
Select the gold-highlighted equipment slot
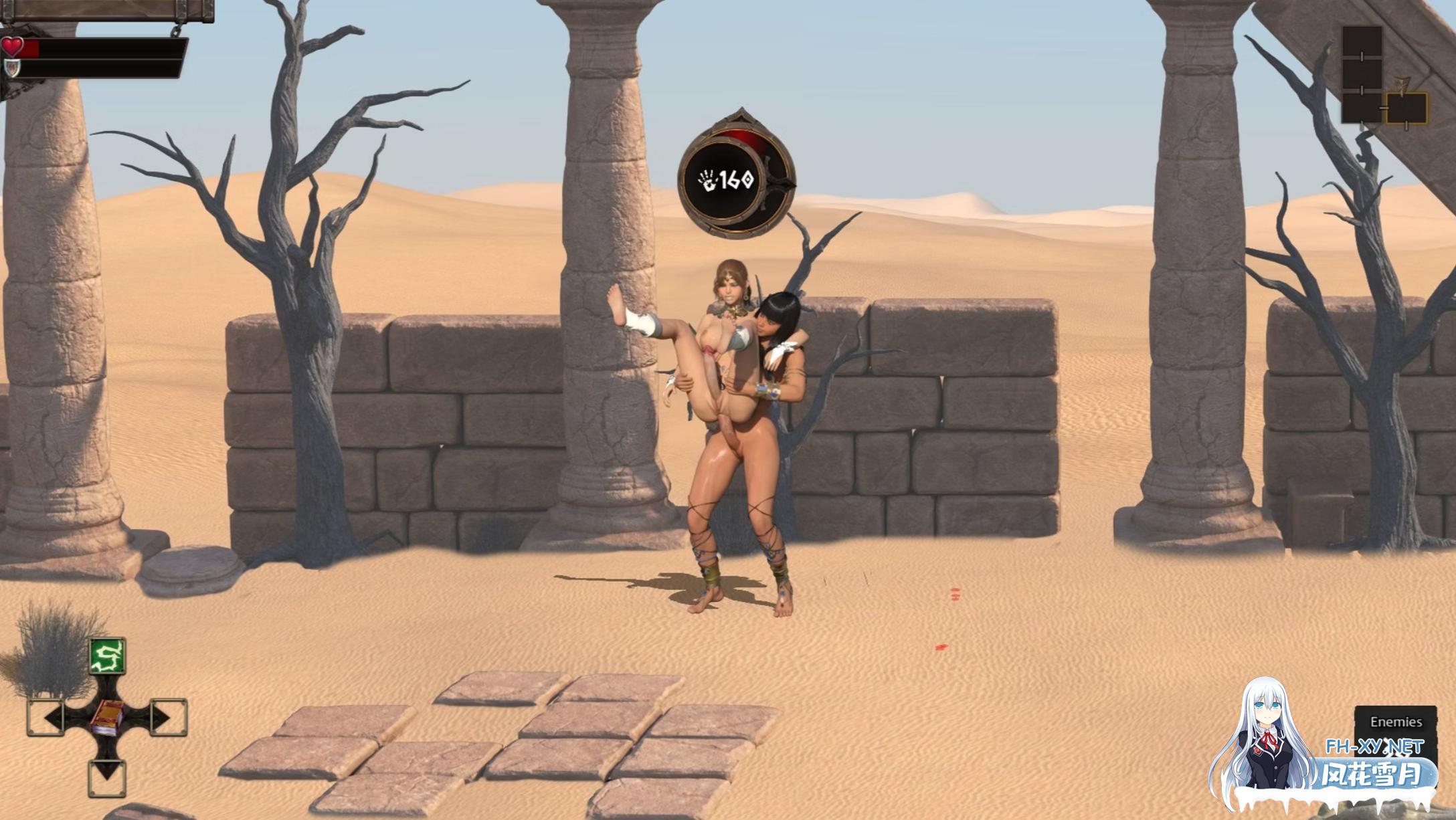point(1407,108)
